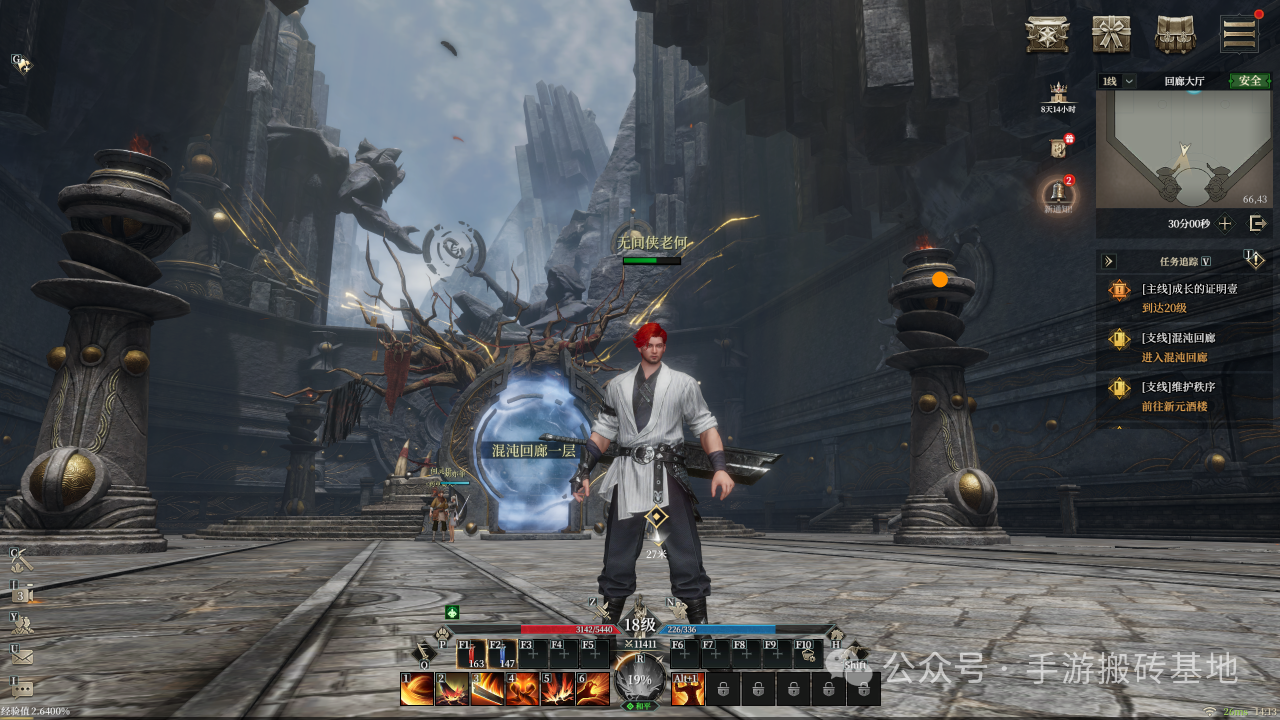This screenshot has height=720, width=1280.
Task: Click the minimap of 回廊大厅
Action: pos(1184,148)
